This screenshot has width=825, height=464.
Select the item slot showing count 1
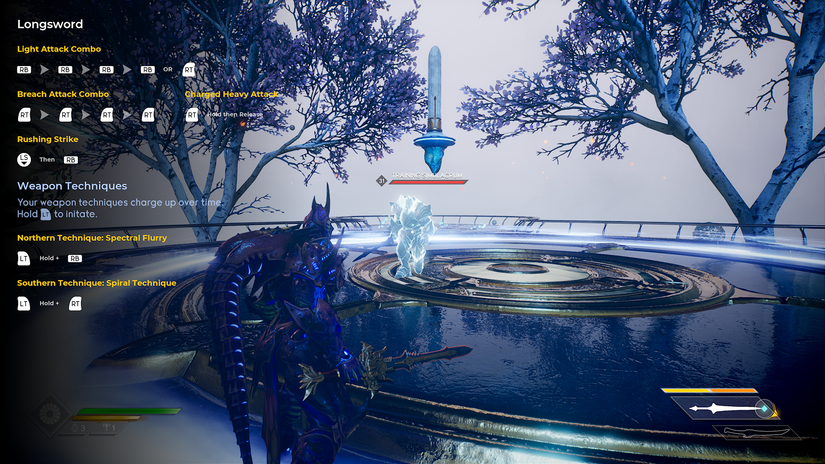109,428
